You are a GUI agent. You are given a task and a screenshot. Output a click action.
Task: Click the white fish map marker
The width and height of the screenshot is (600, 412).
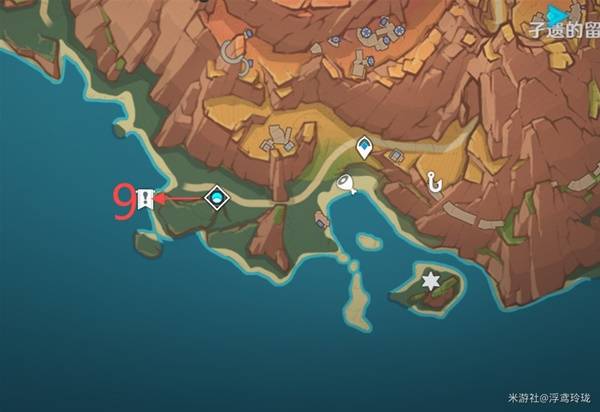point(347,183)
